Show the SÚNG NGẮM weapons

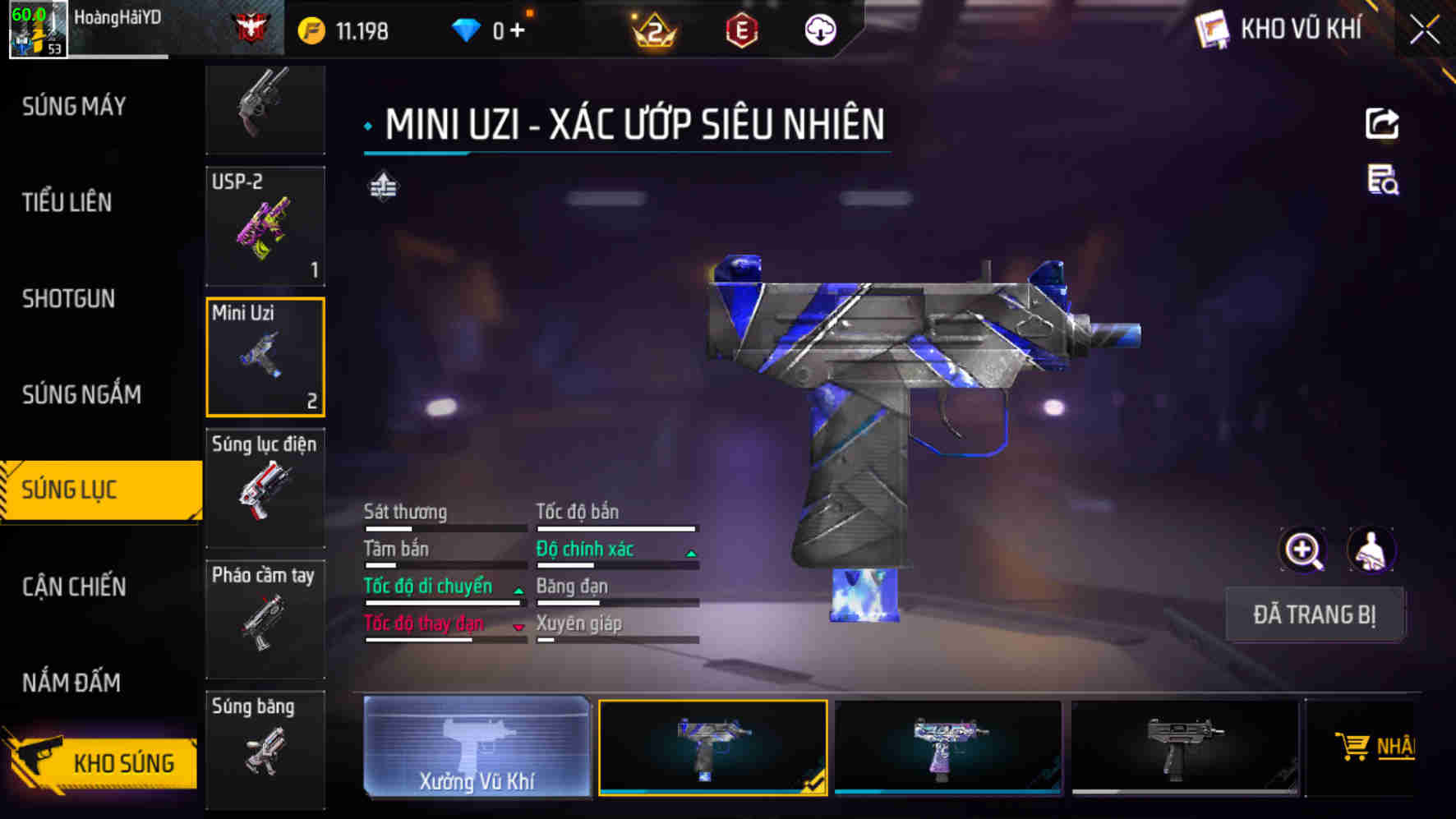(81, 395)
